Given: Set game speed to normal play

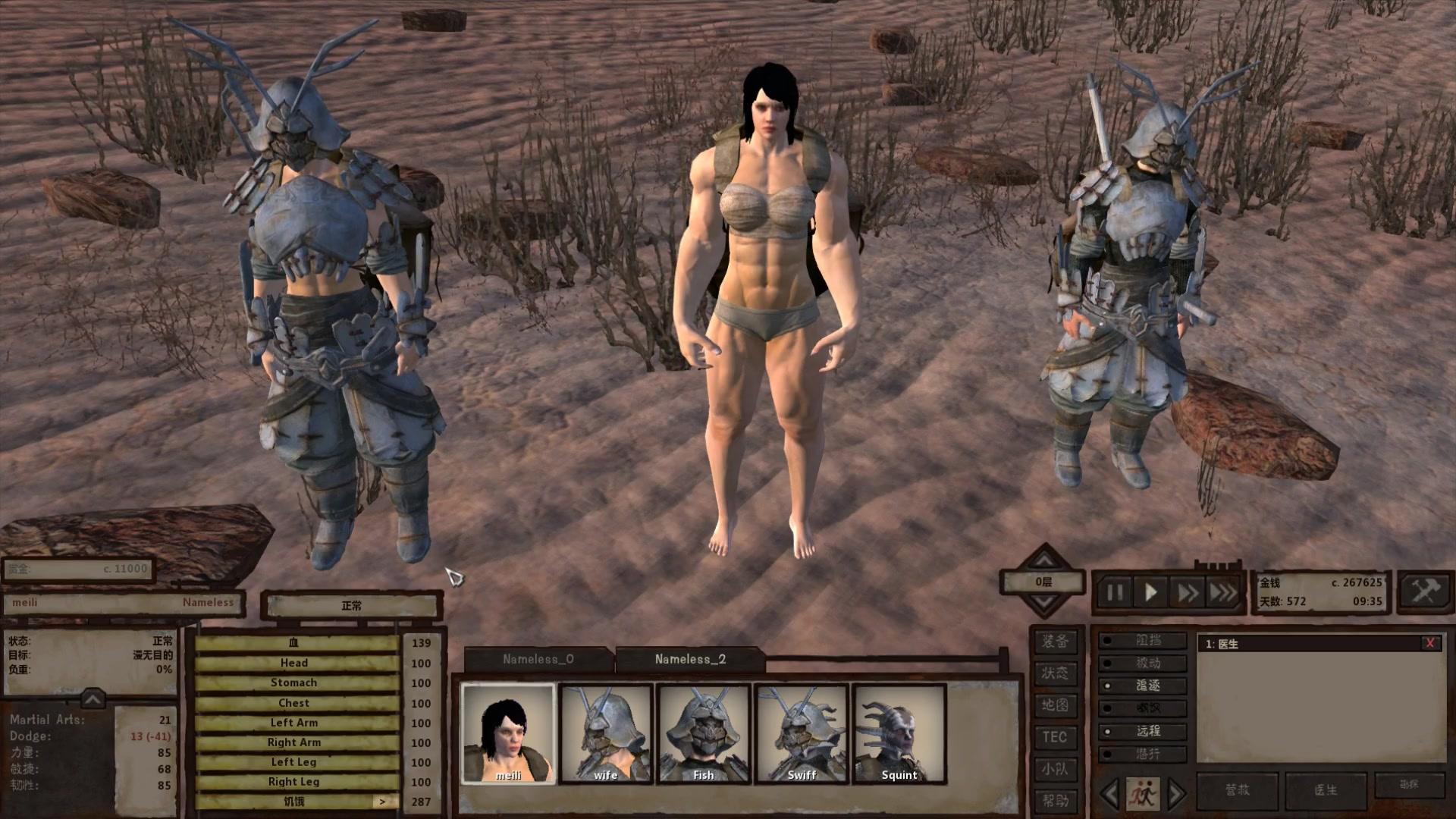Looking at the screenshot, I should click(1150, 592).
